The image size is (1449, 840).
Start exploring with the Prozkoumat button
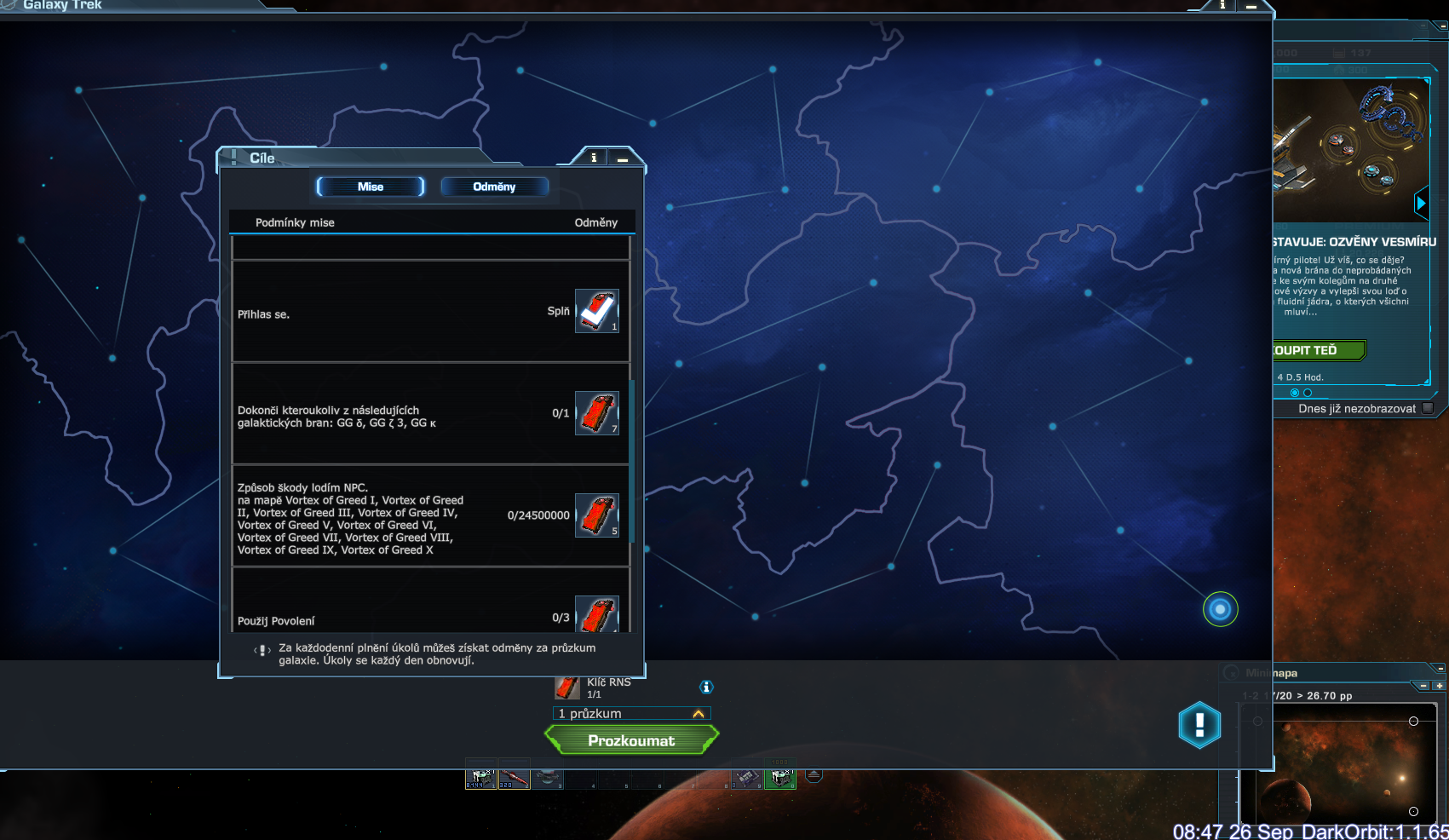(631, 740)
